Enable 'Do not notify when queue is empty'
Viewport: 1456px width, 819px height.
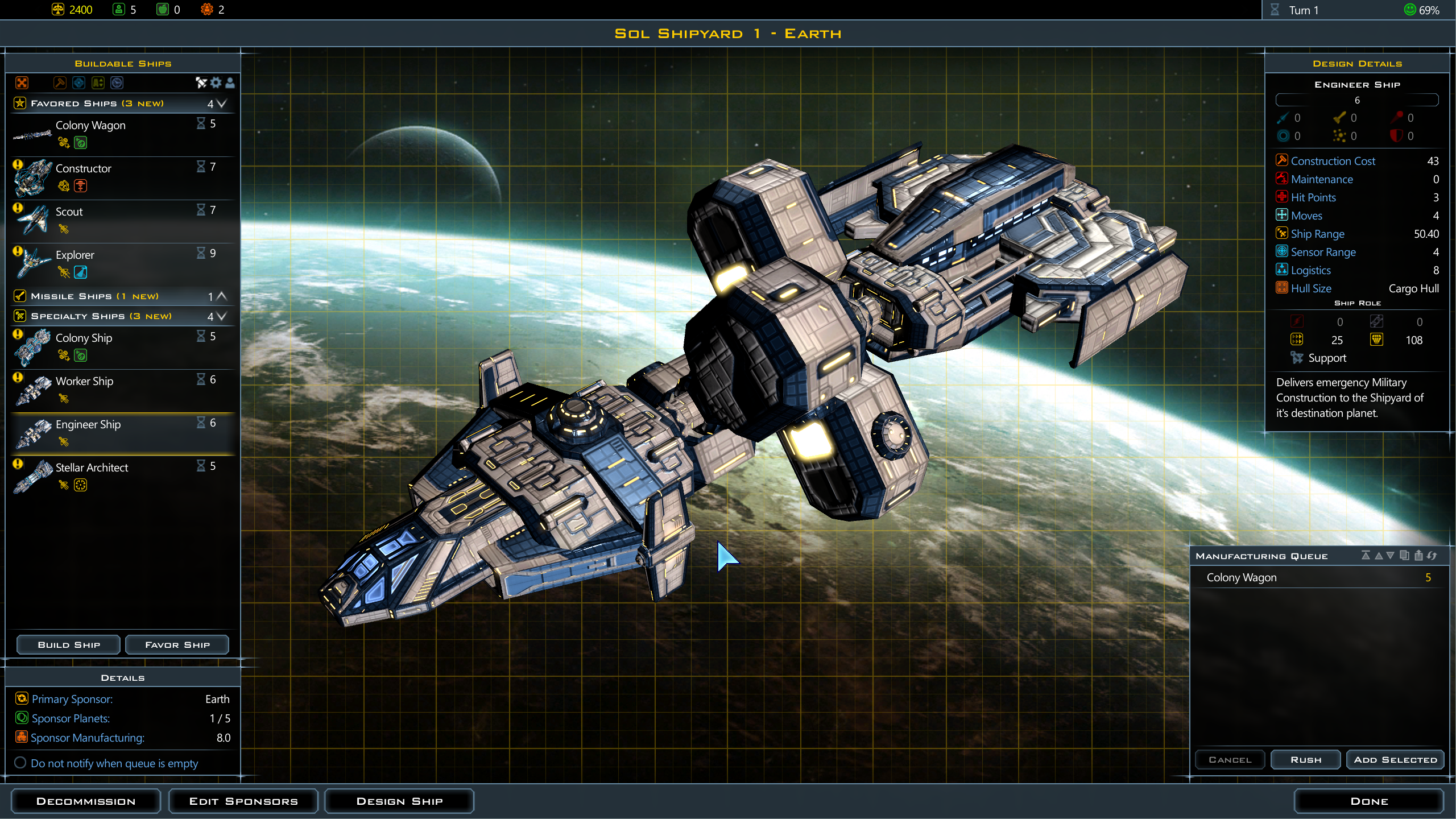pyautogui.click(x=21, y=763)
